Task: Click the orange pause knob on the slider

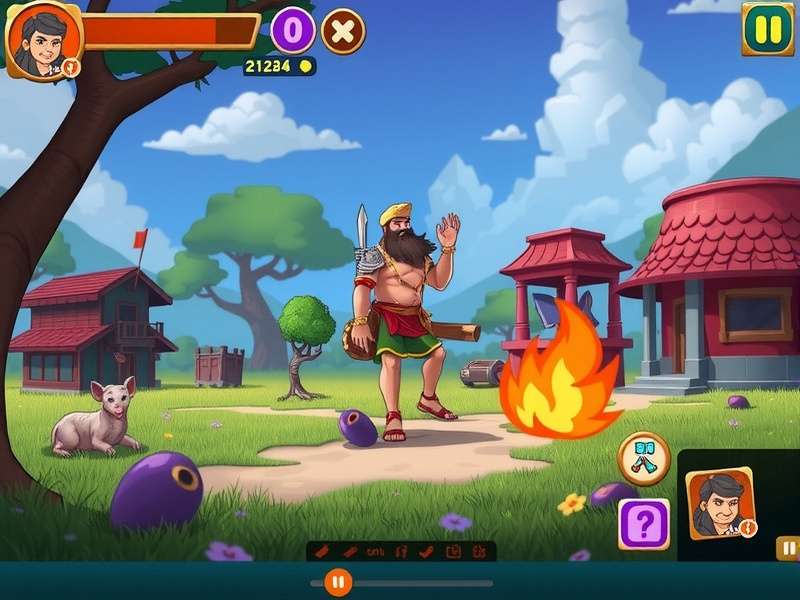Action: [x=338, y=582]
